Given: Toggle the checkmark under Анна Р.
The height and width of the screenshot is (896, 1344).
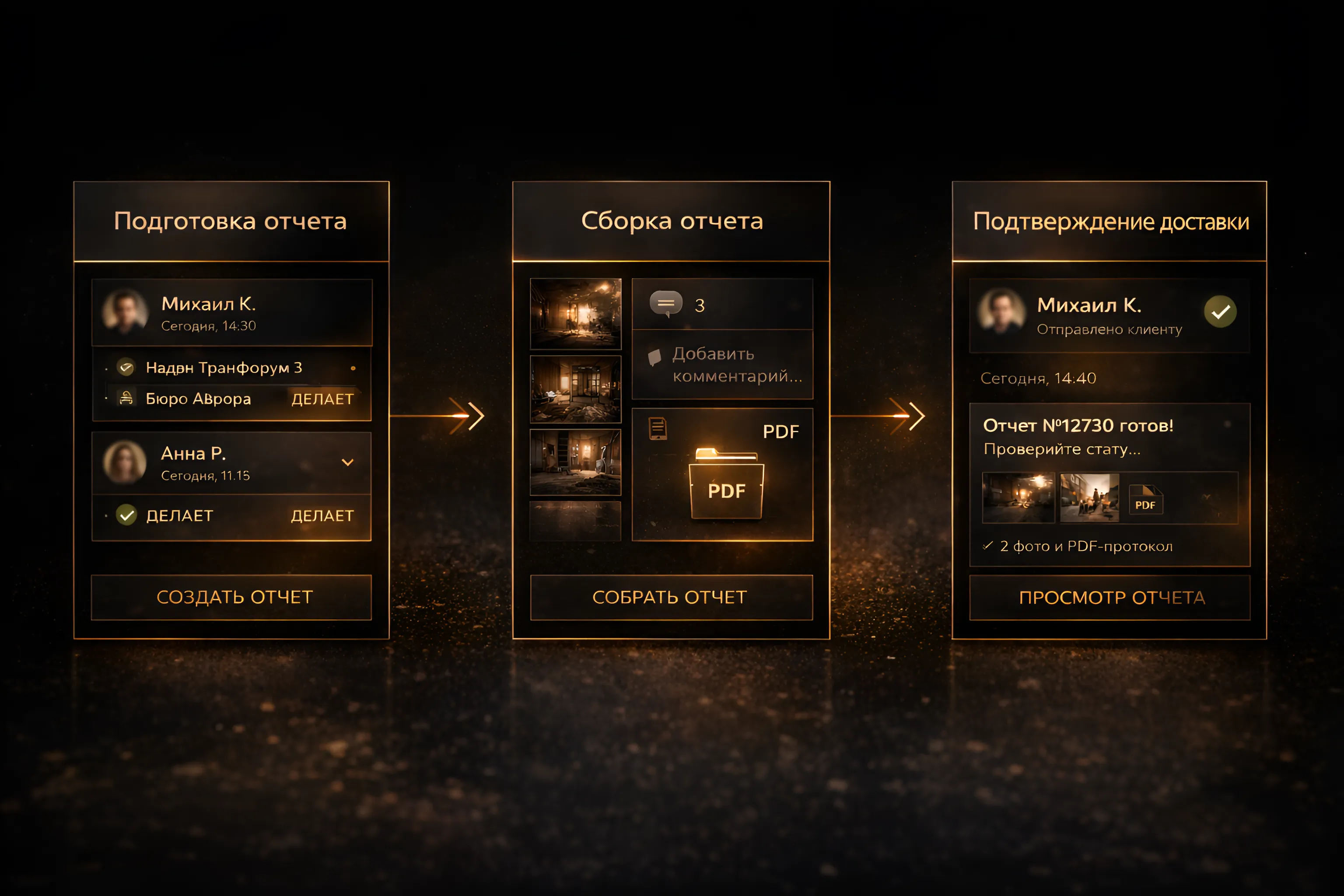Looking at the screenshot, I should pos(126,515).
